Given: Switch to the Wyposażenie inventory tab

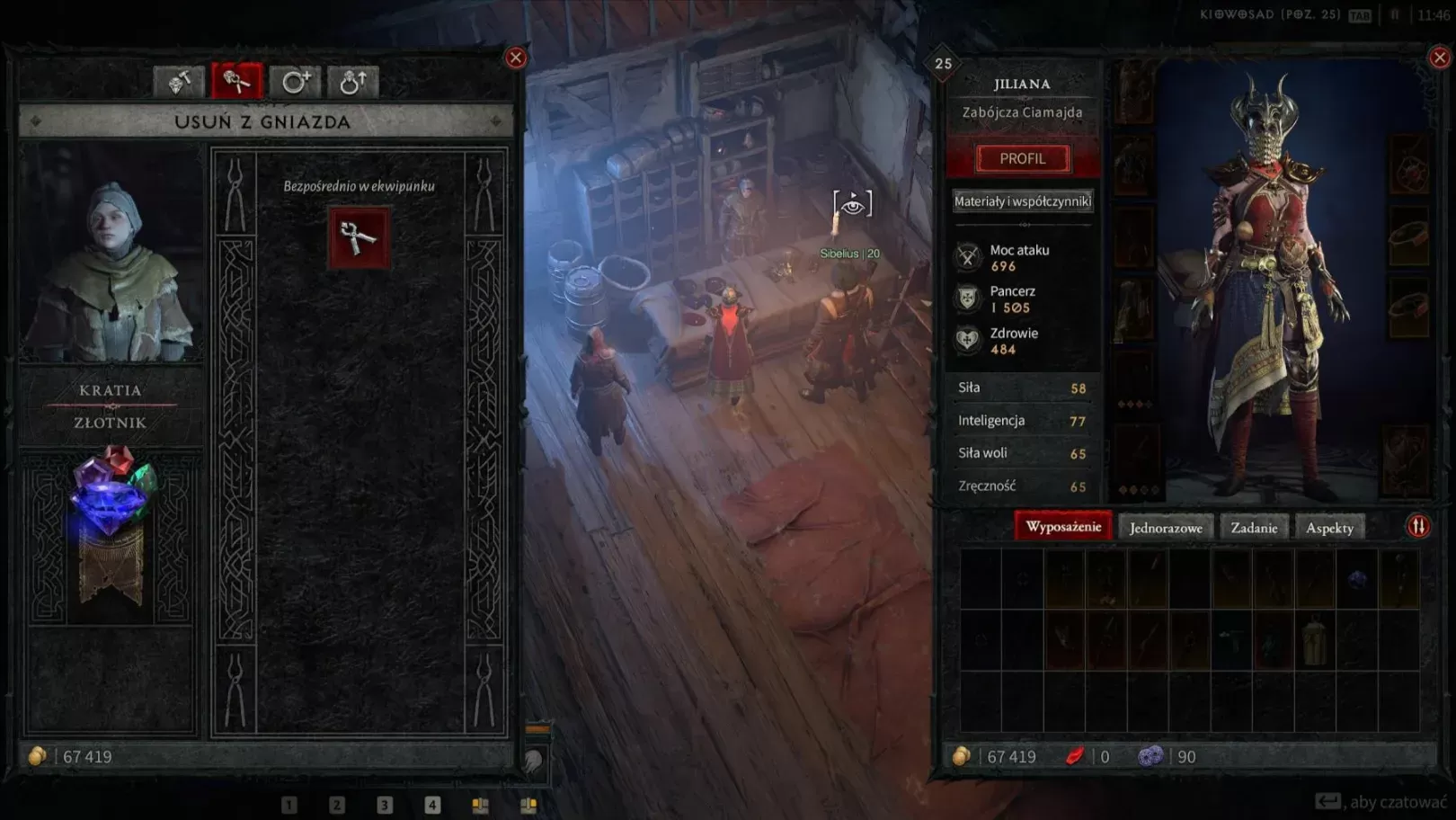Looking at the screenshot, I should [x=1063, y=527].
